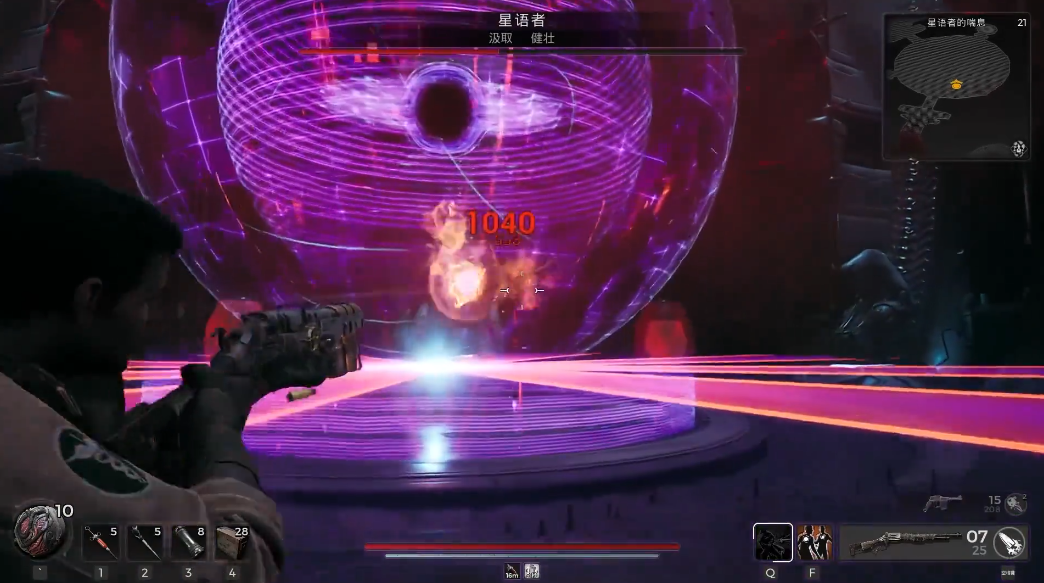Choose the needle-like tool in slot 2

[144, 543]
